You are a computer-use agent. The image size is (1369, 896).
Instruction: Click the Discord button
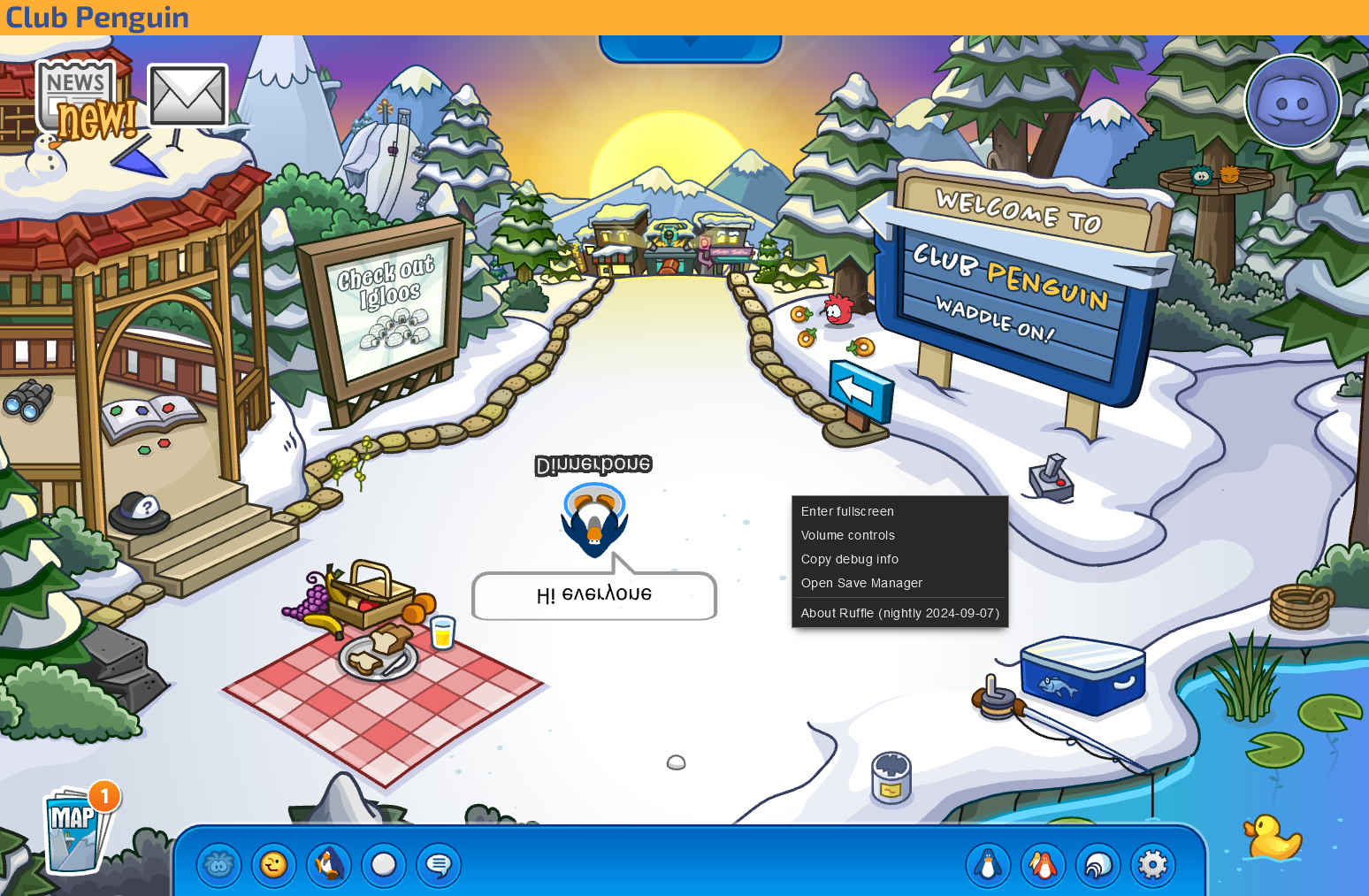coord(1292,102)
